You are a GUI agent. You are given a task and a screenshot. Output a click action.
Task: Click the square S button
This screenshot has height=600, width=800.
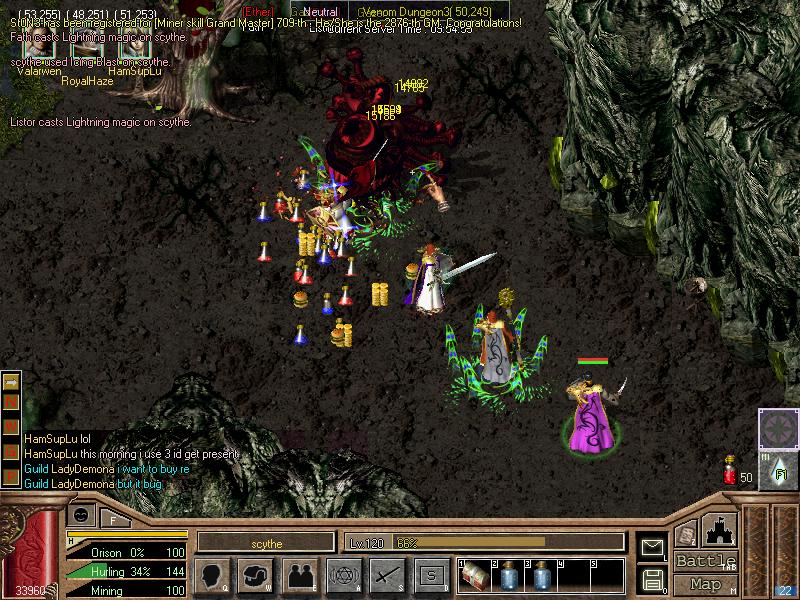click(x=431, y=575)
